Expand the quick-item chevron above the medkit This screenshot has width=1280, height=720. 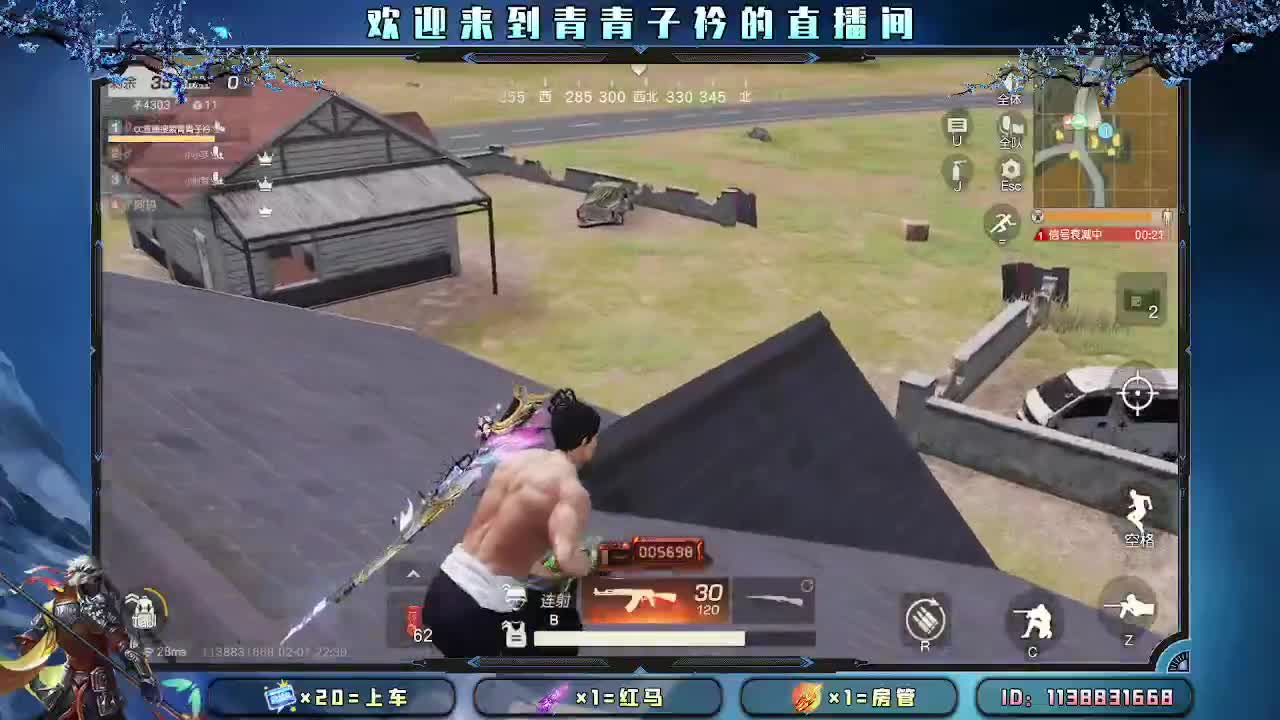coord(411,572)
